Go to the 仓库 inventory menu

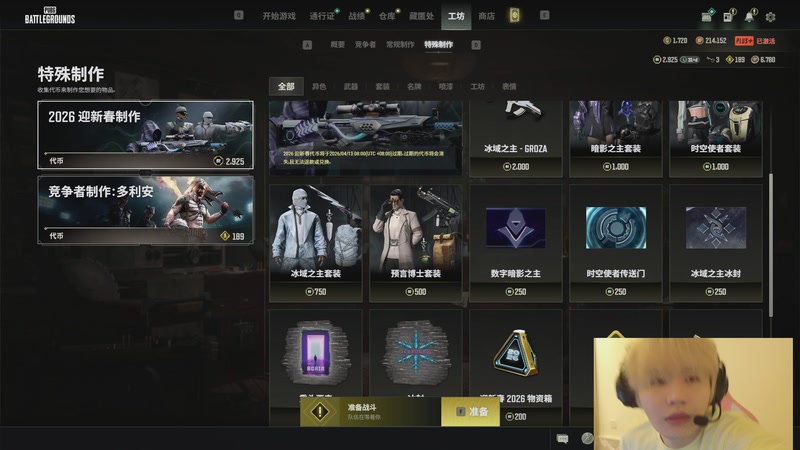tap(387, 16)
